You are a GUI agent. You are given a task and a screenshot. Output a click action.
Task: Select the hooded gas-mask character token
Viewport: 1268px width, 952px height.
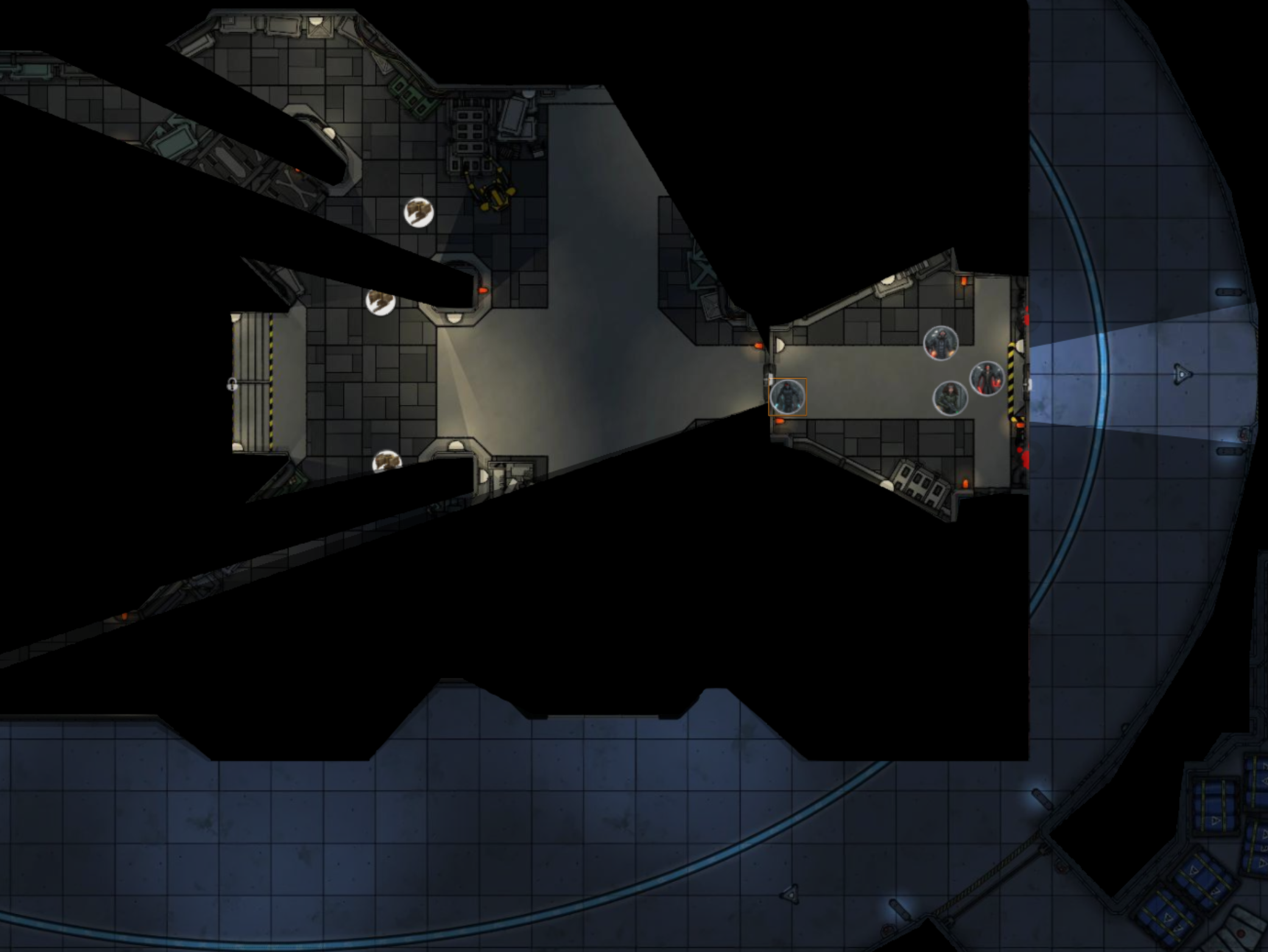tap(940, 344)
